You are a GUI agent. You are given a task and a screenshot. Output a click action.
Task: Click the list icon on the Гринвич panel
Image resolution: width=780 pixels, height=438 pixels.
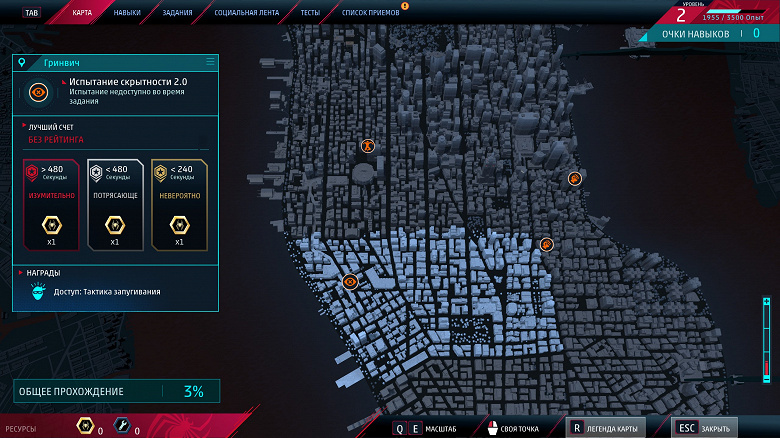pyautogui.click(x=210, y=62)
